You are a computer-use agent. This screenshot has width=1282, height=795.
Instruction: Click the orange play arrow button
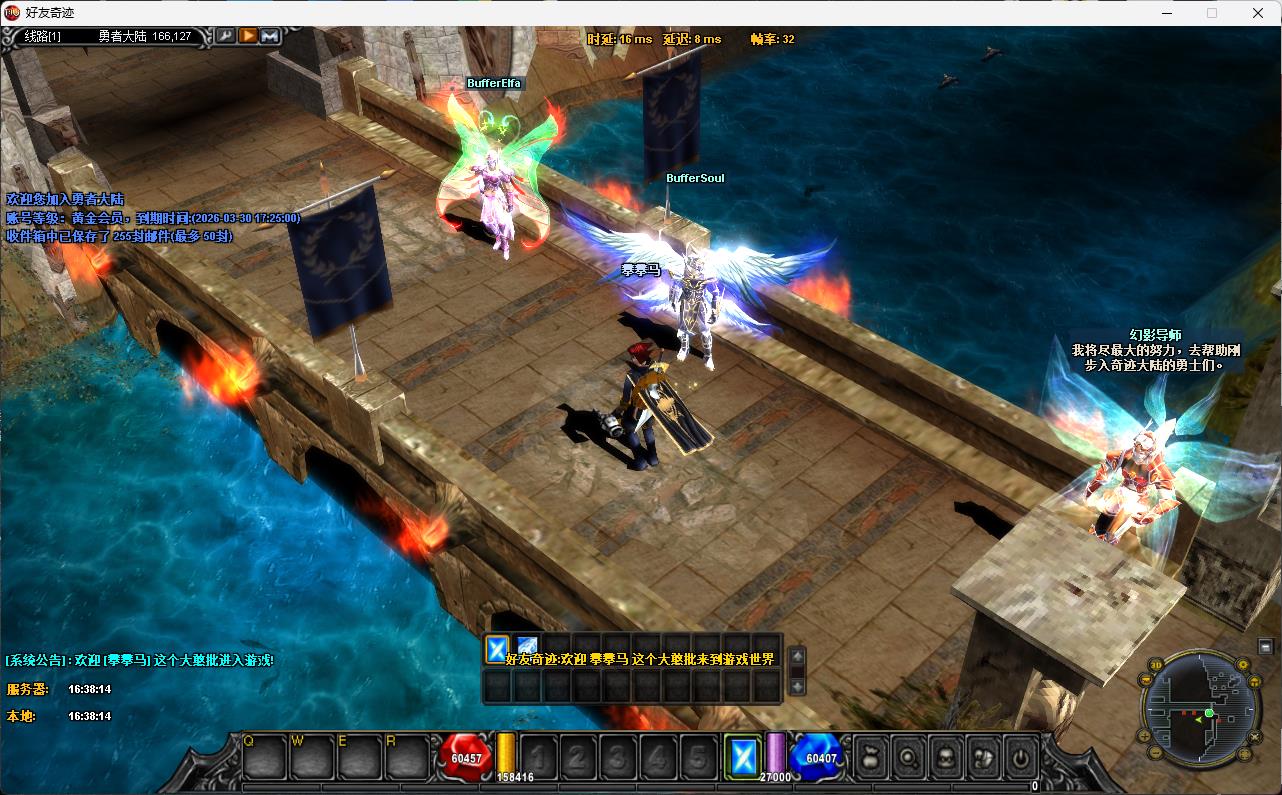[x=248, y=36]
